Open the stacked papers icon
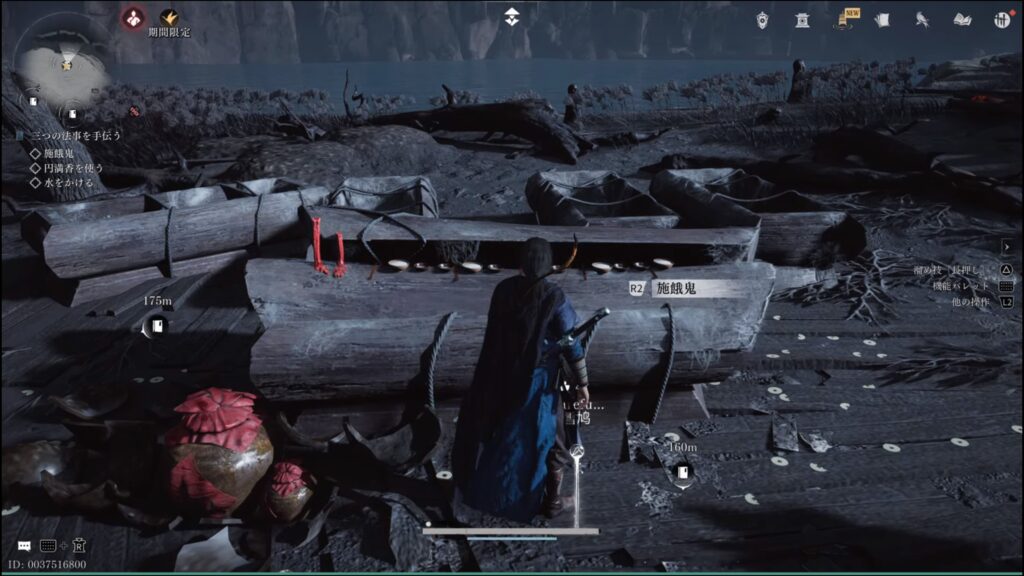 (882, 19)
